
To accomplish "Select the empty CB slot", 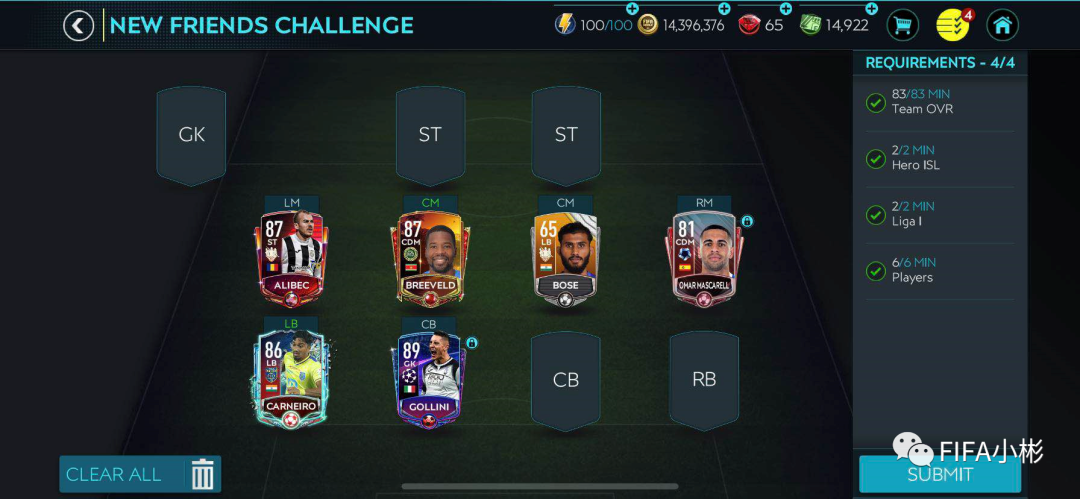I will [x=566, y=380].
